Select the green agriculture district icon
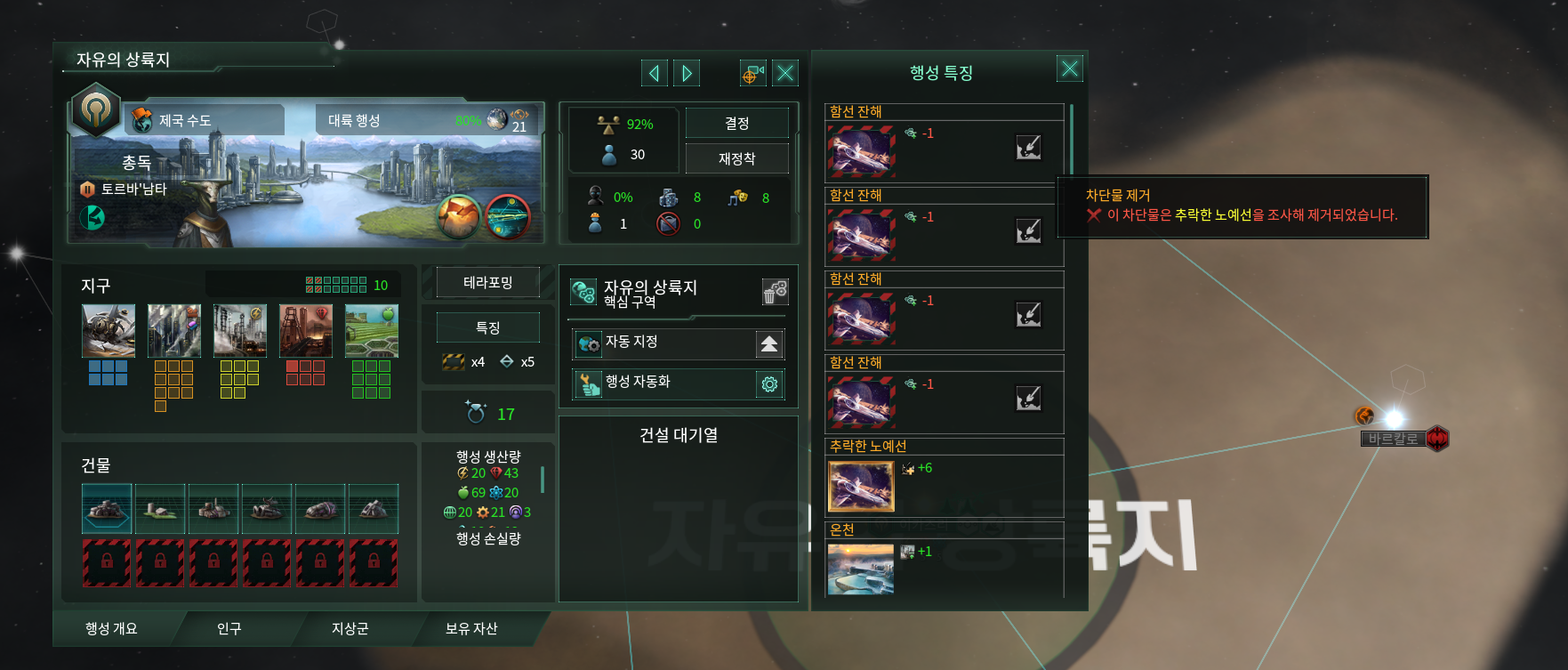The image size is (1568, 670). tap(371, 329)
